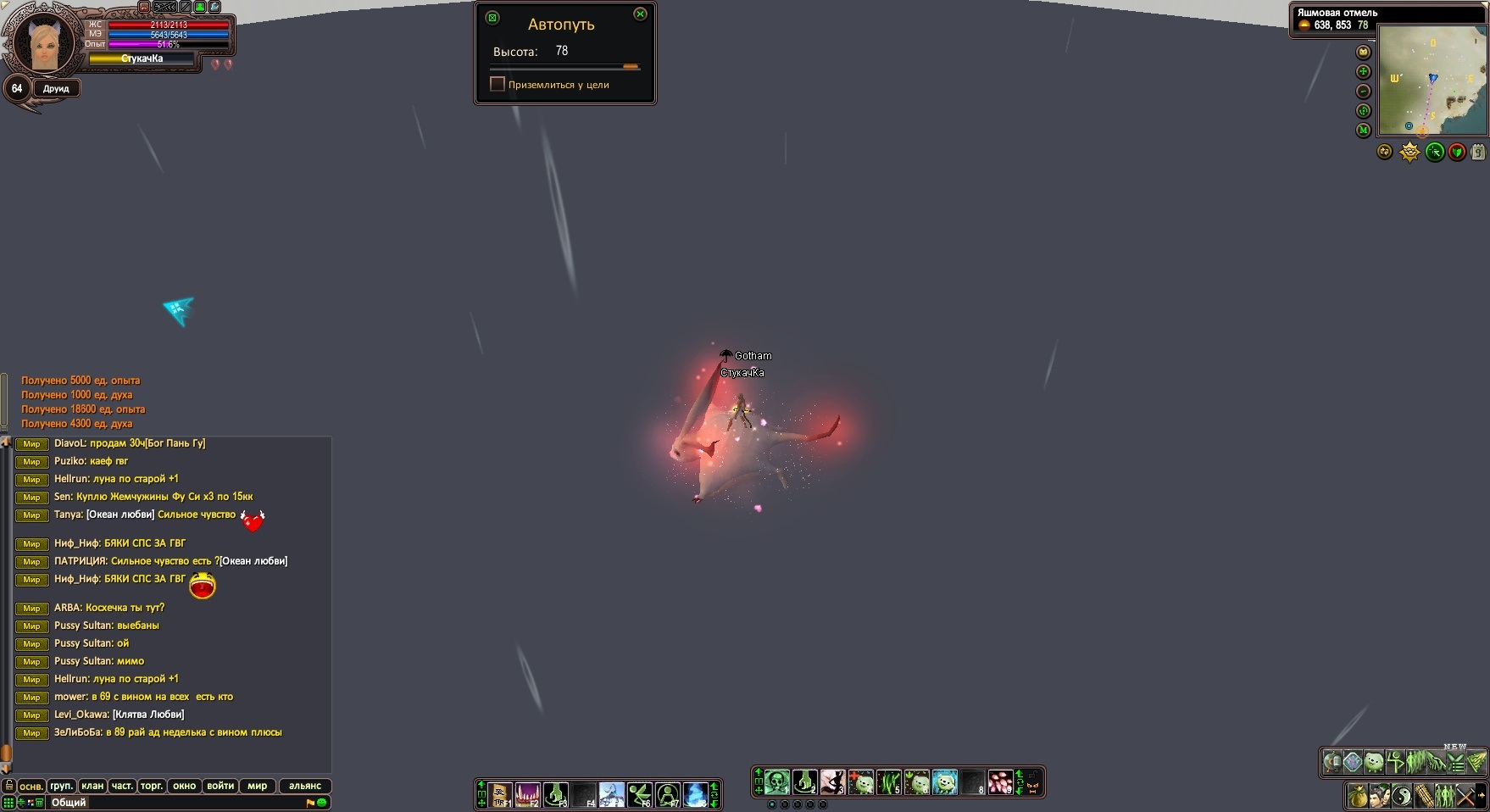Open the minimap of Яшмовая отмель
This screenshot has height=812, width=1490.
(1432, 81)
